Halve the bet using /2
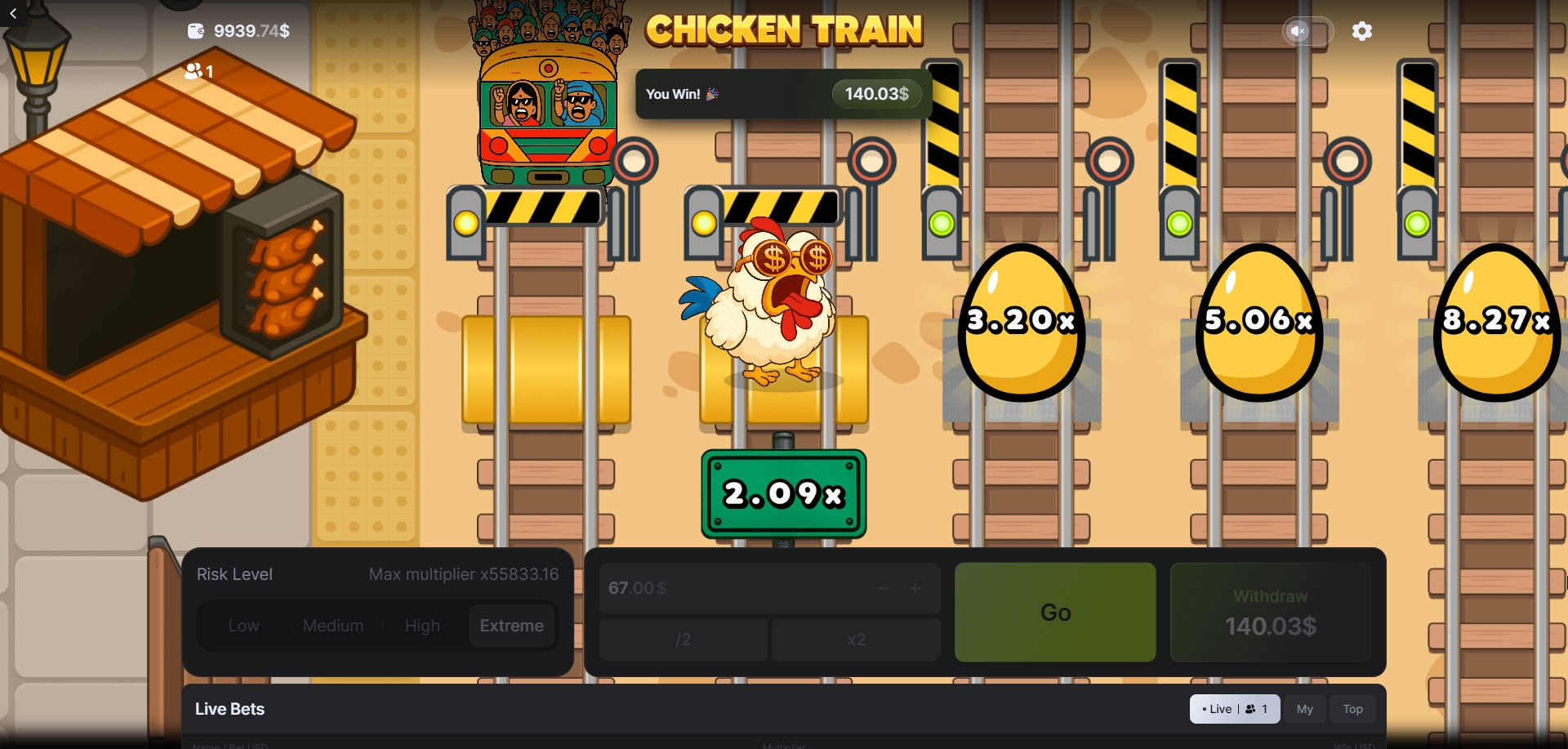 (683, 640)
